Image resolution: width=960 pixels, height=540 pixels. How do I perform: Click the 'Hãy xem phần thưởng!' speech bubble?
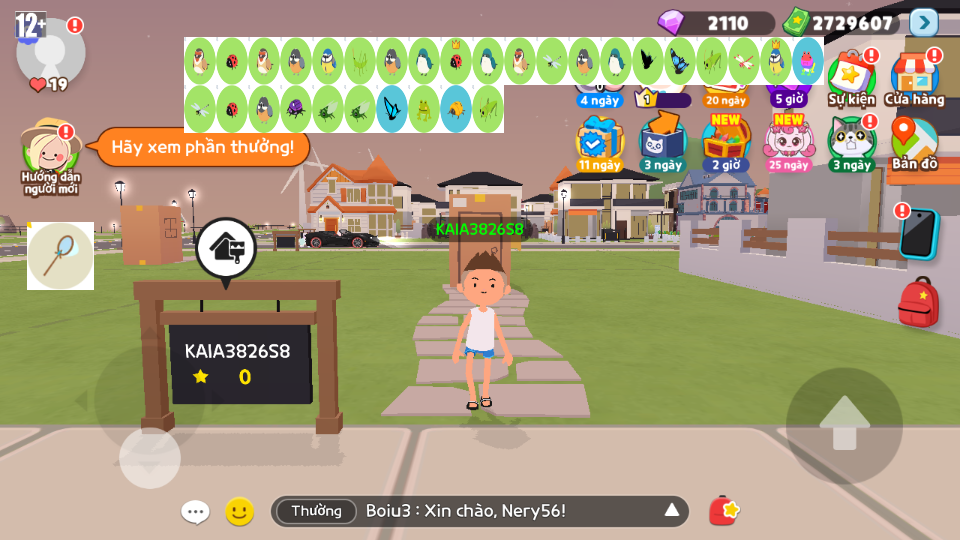click(203, 147)
